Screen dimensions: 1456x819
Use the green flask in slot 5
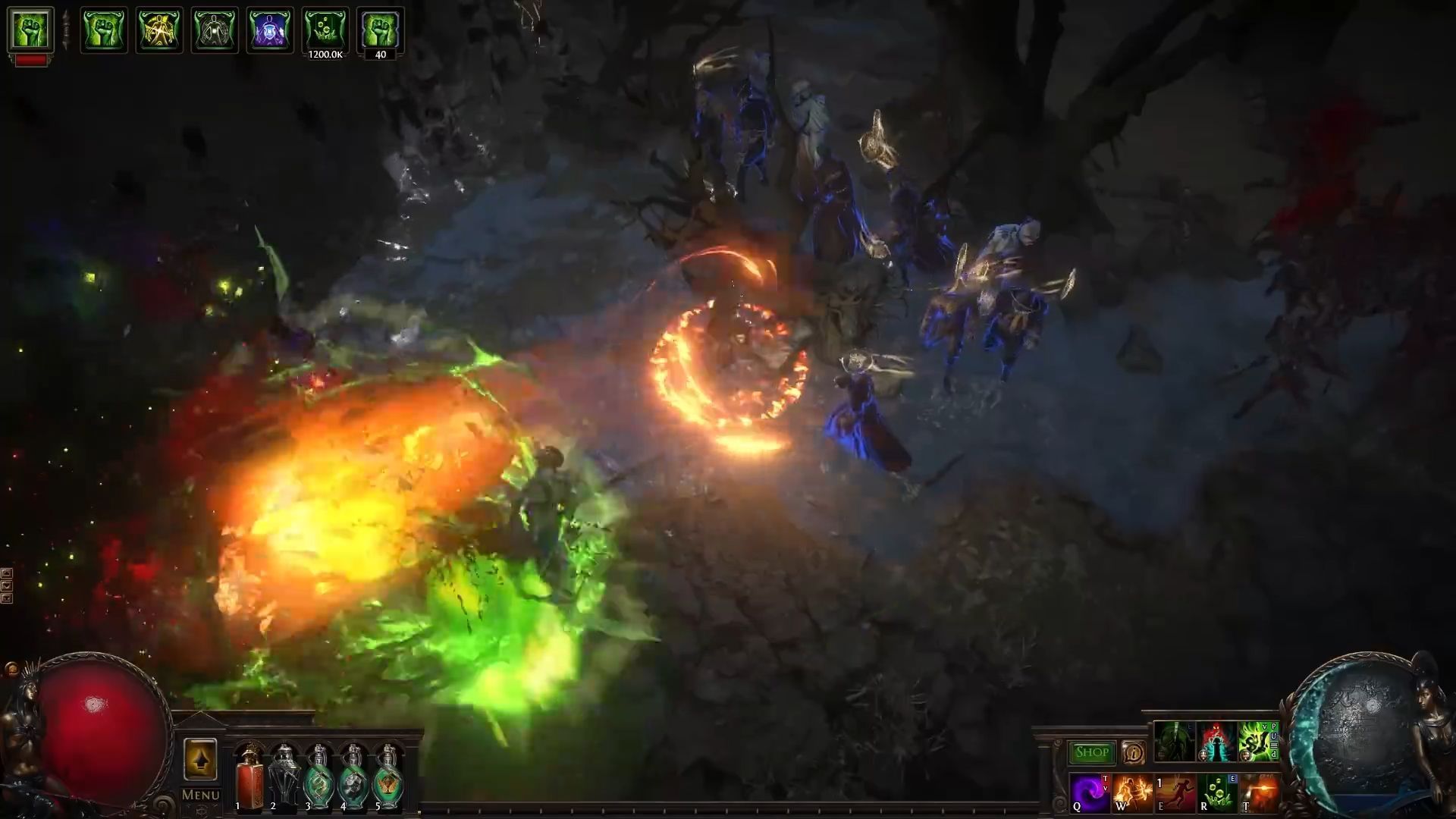pos(388,777)
